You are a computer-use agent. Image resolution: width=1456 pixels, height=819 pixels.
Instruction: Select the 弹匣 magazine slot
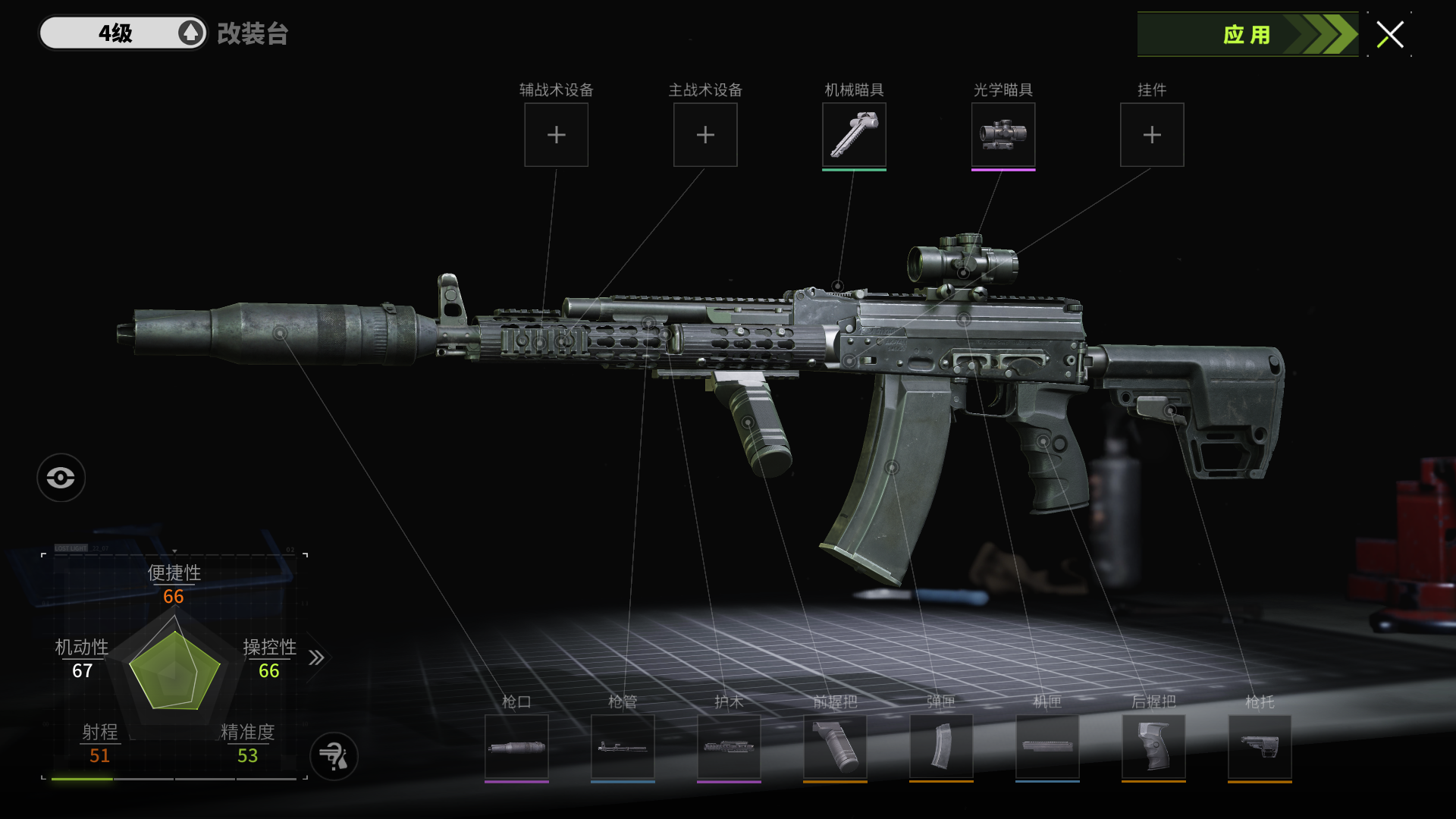[941, 747]
